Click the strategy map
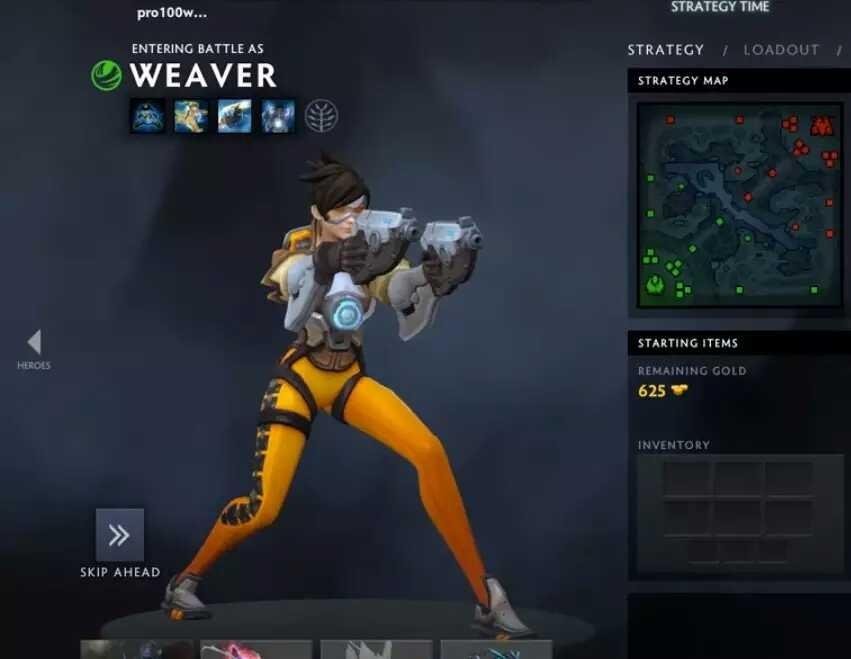This screenshot has height=659, width=851. (740, 204)
